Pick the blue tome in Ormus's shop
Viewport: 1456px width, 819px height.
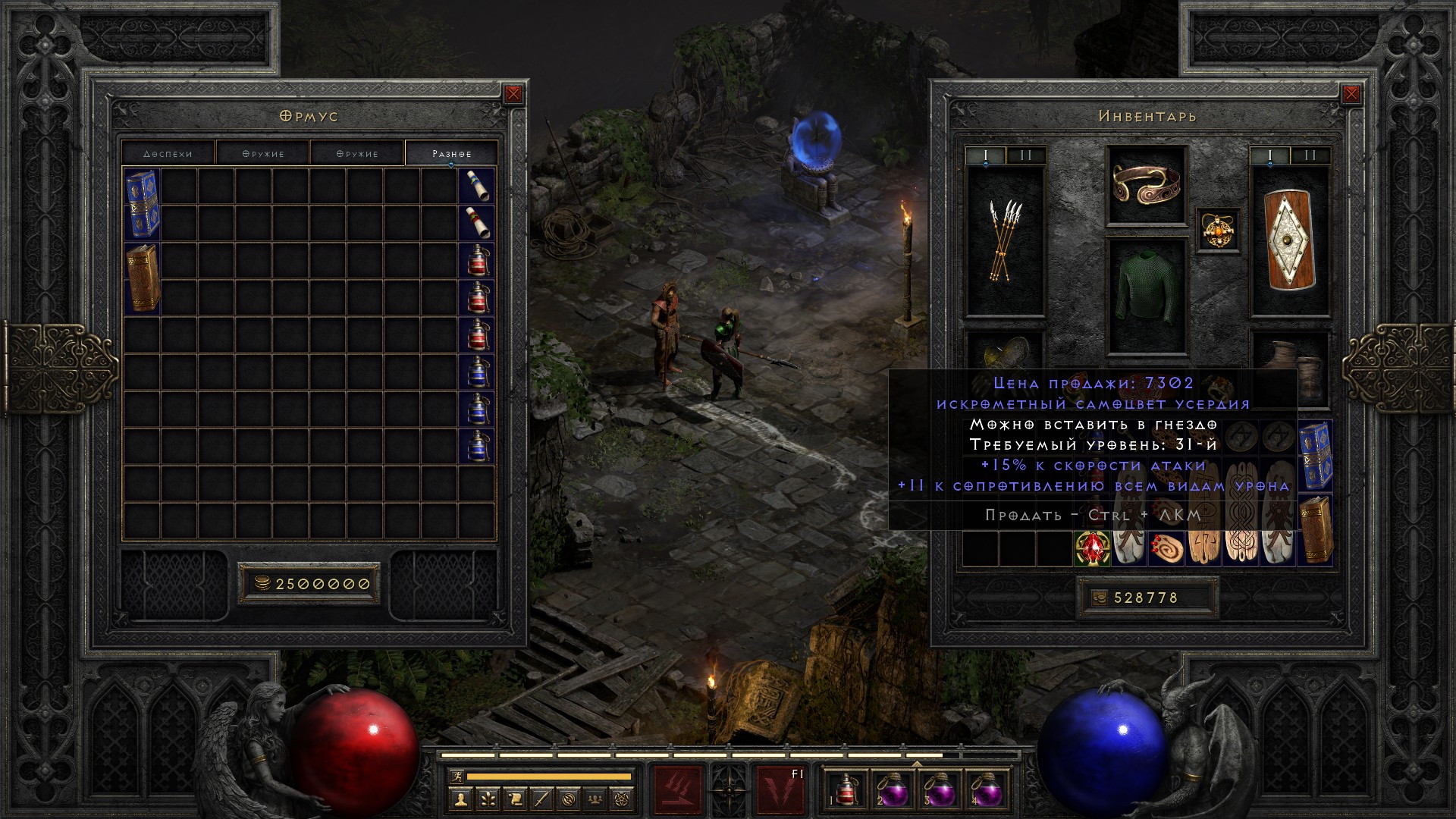click(x=142, y=205)
